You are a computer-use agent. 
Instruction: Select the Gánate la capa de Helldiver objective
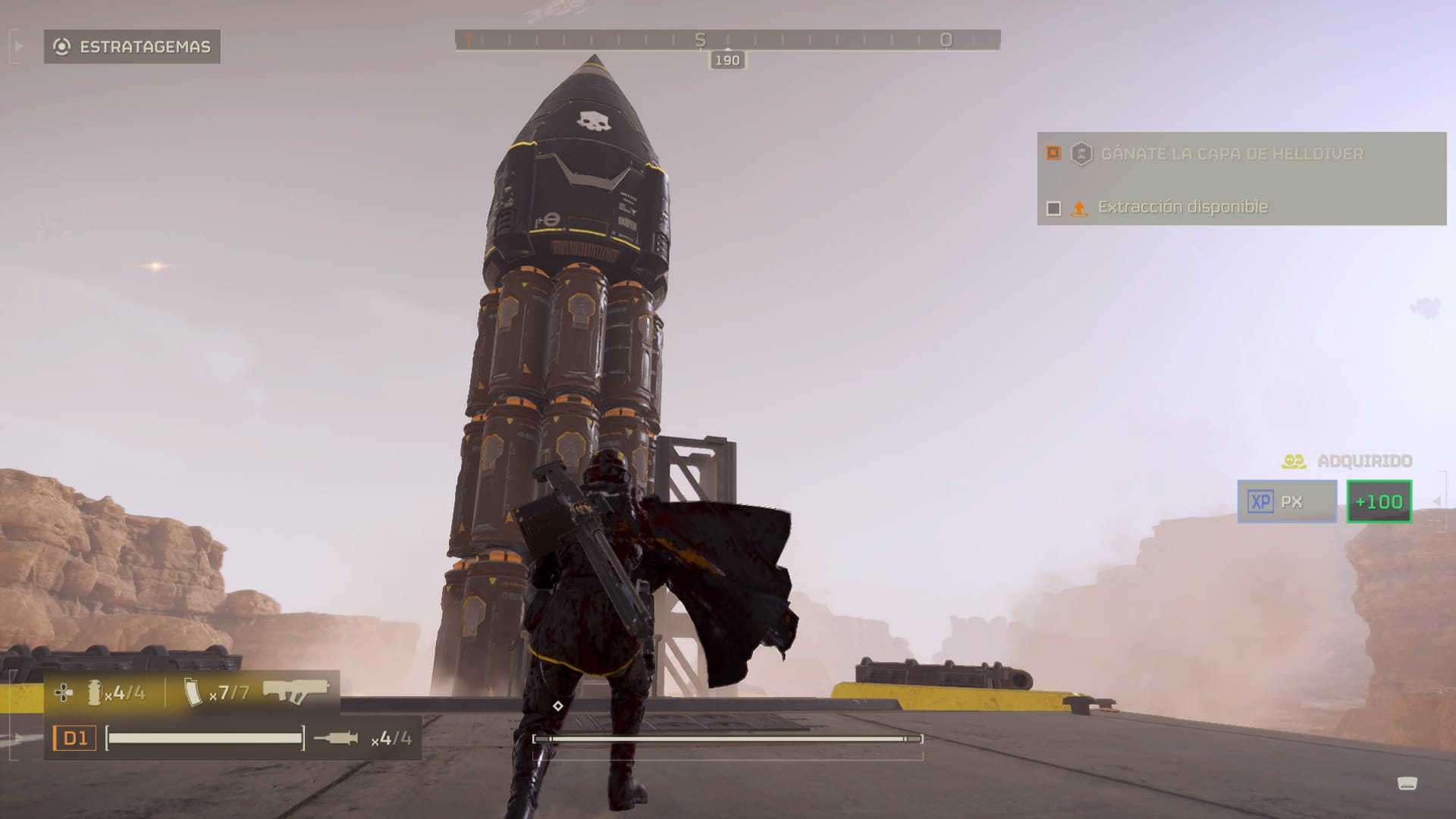tap(1231, 154)
